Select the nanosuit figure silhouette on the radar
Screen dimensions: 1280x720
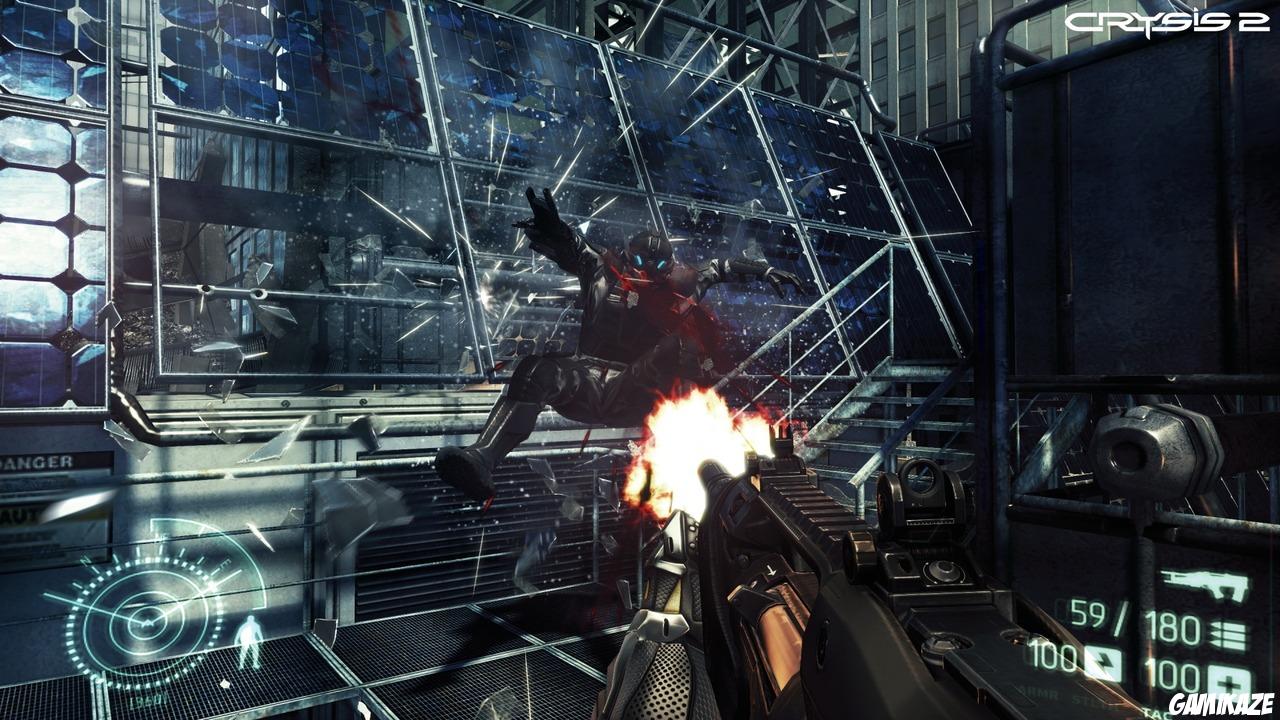[x=250, y=640]
